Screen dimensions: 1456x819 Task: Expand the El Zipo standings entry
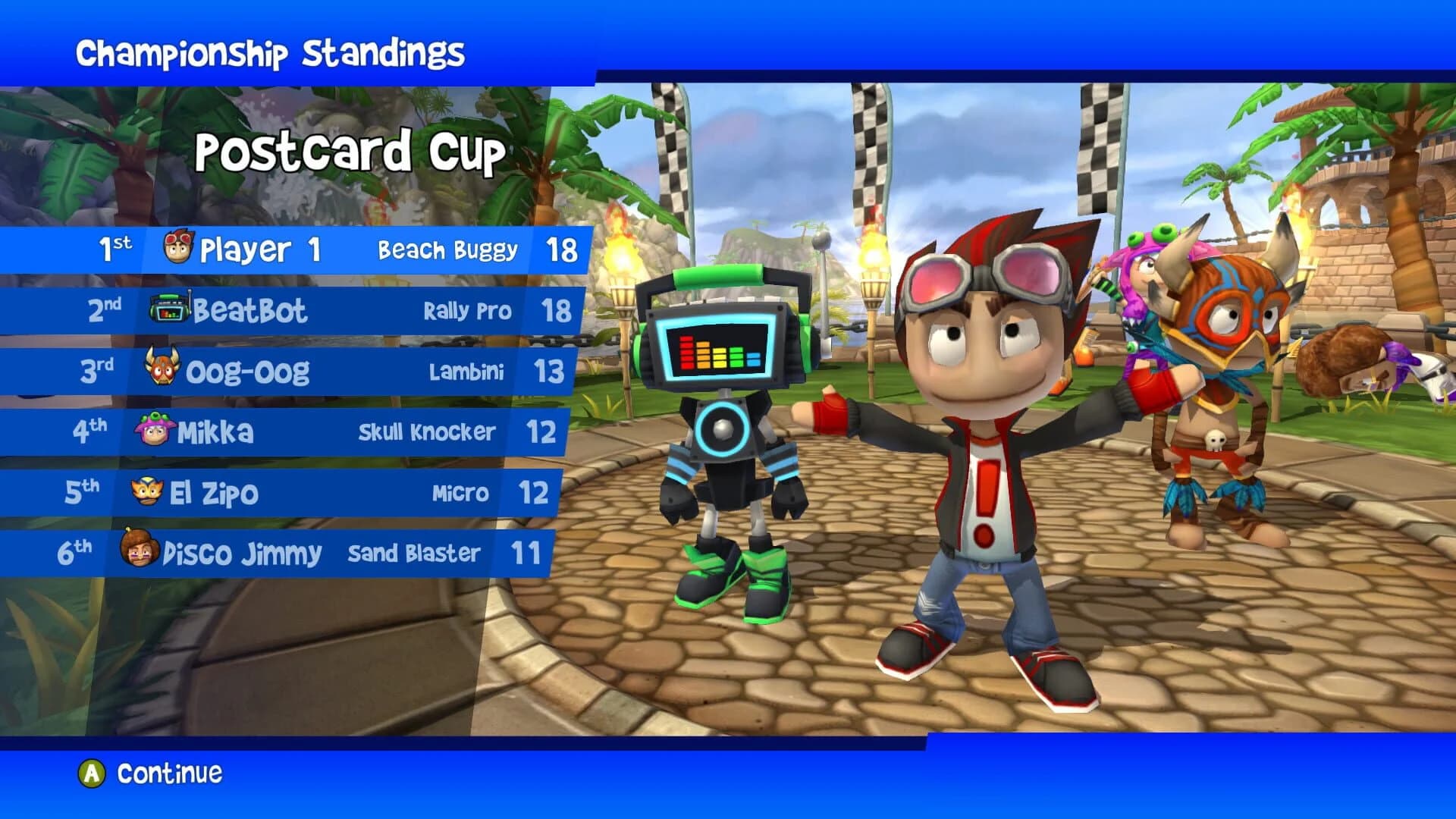[x=303, y=492]
